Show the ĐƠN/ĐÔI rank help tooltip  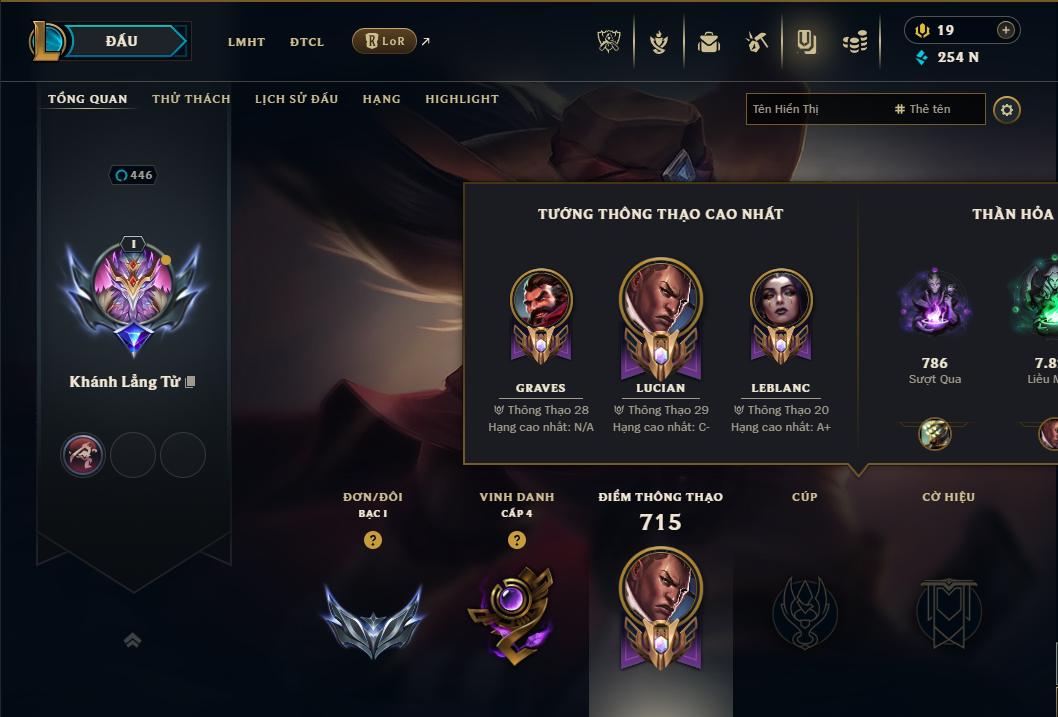[373, 540]
